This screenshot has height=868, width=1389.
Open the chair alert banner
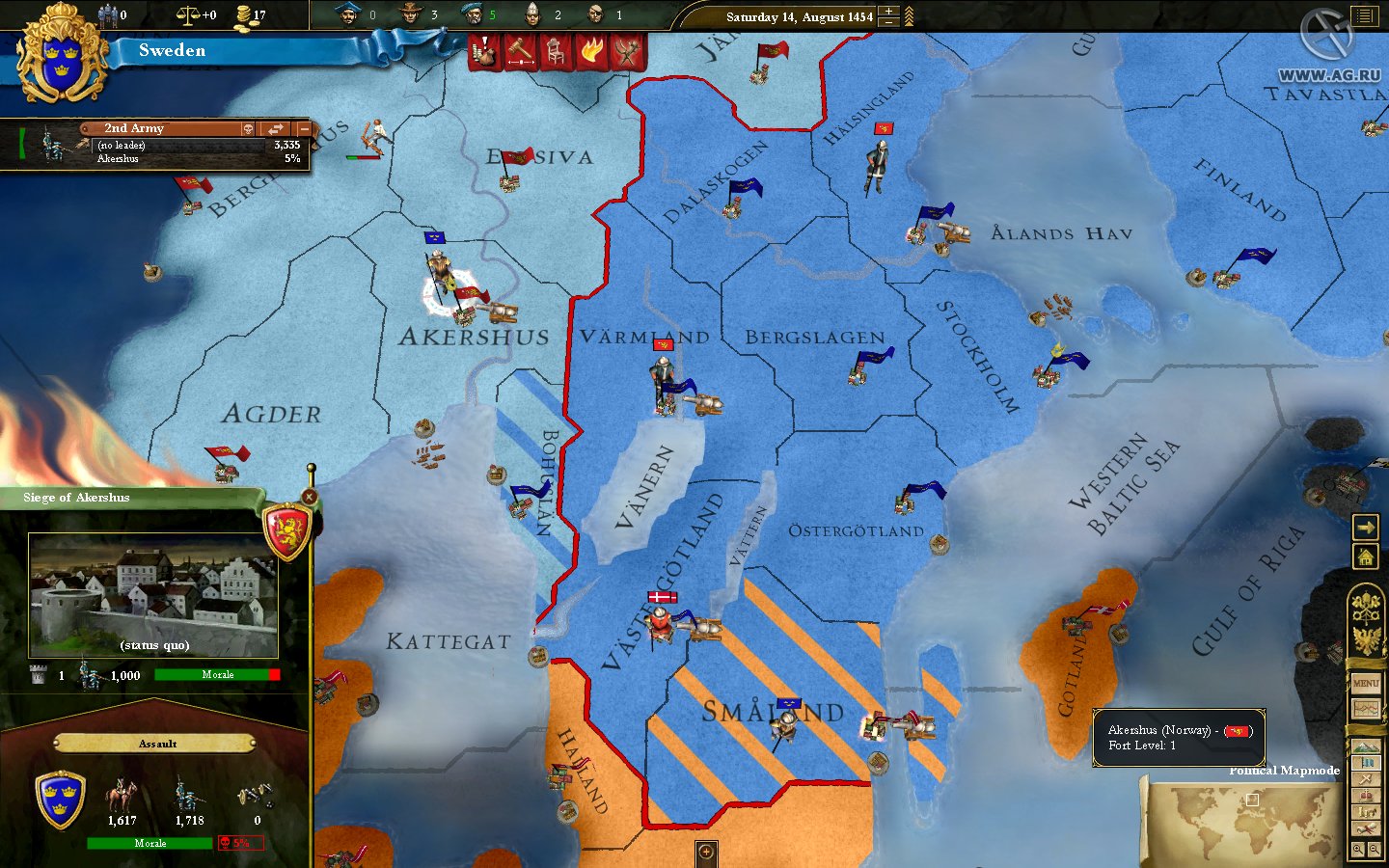pos(557,52)
